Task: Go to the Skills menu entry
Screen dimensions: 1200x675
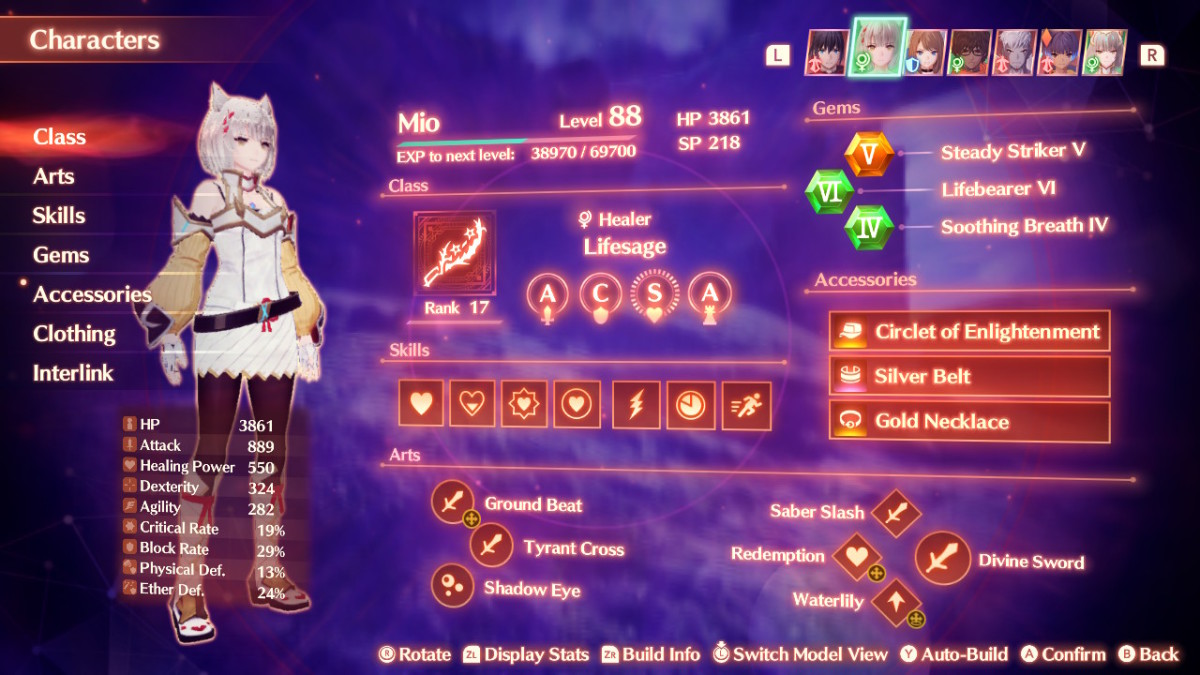Action: pos(59,215)
